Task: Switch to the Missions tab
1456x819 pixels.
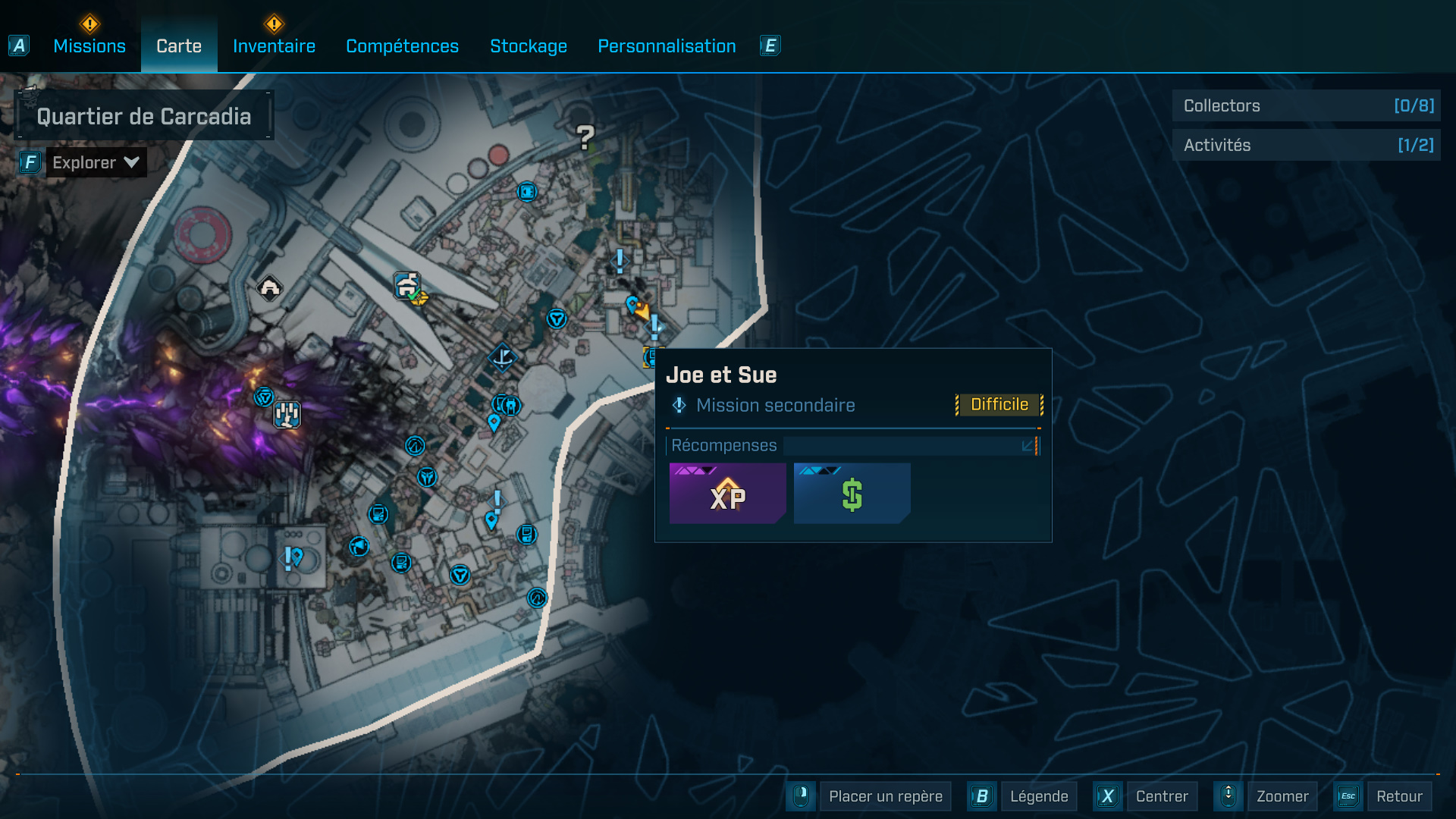Action: (89, 45)
